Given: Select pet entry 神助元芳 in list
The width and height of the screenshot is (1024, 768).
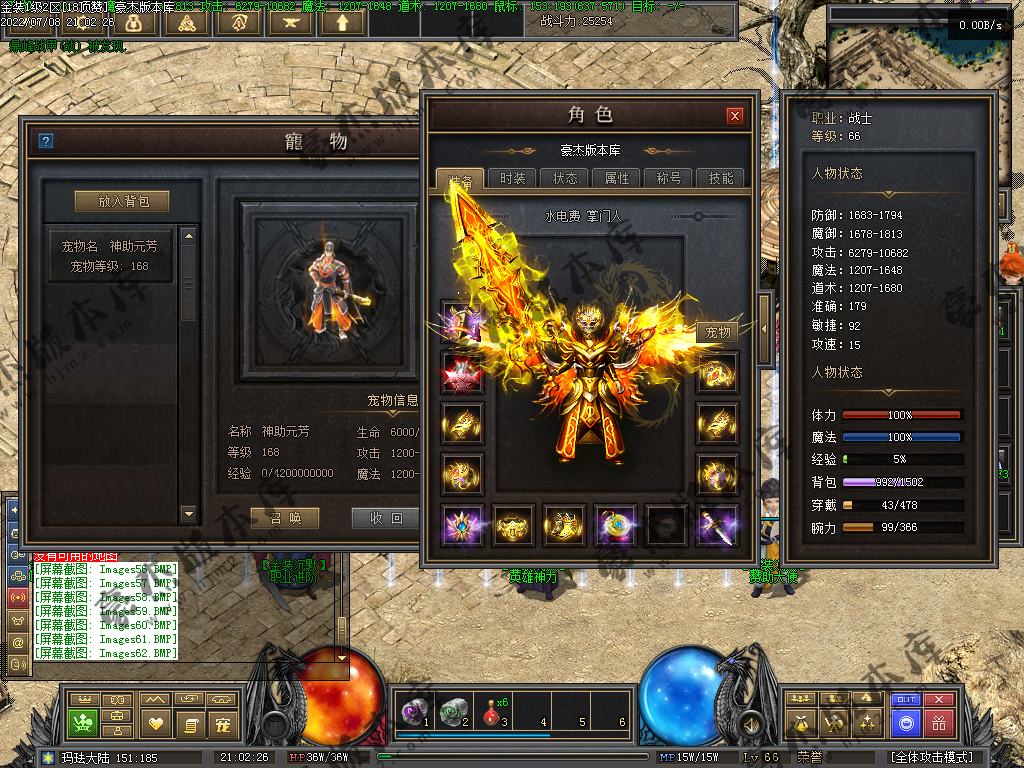Looking at the screenshot, I should [x=110, y=255].
